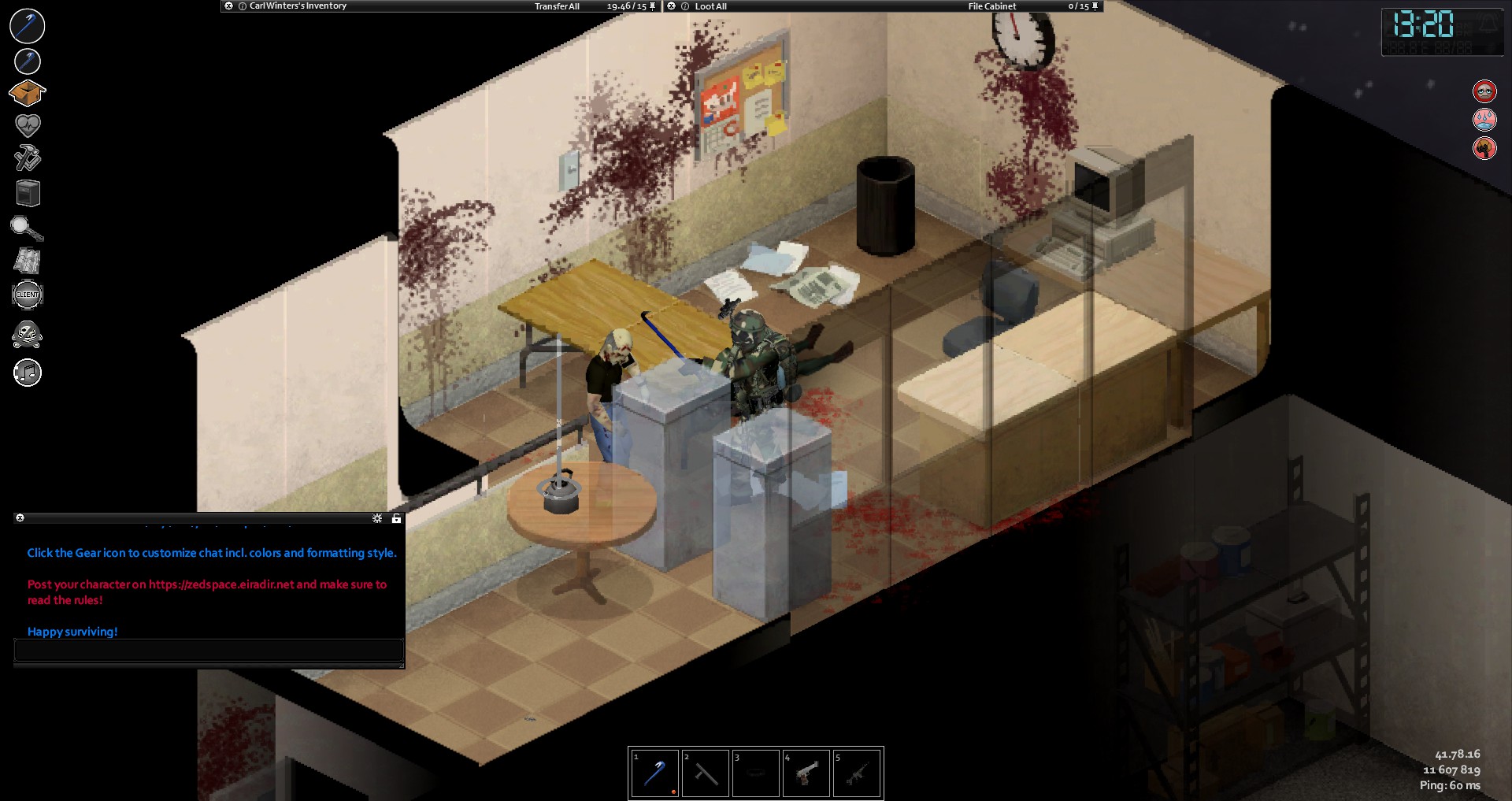
Task: Open the health heart panel
Action: pos(28,124)
